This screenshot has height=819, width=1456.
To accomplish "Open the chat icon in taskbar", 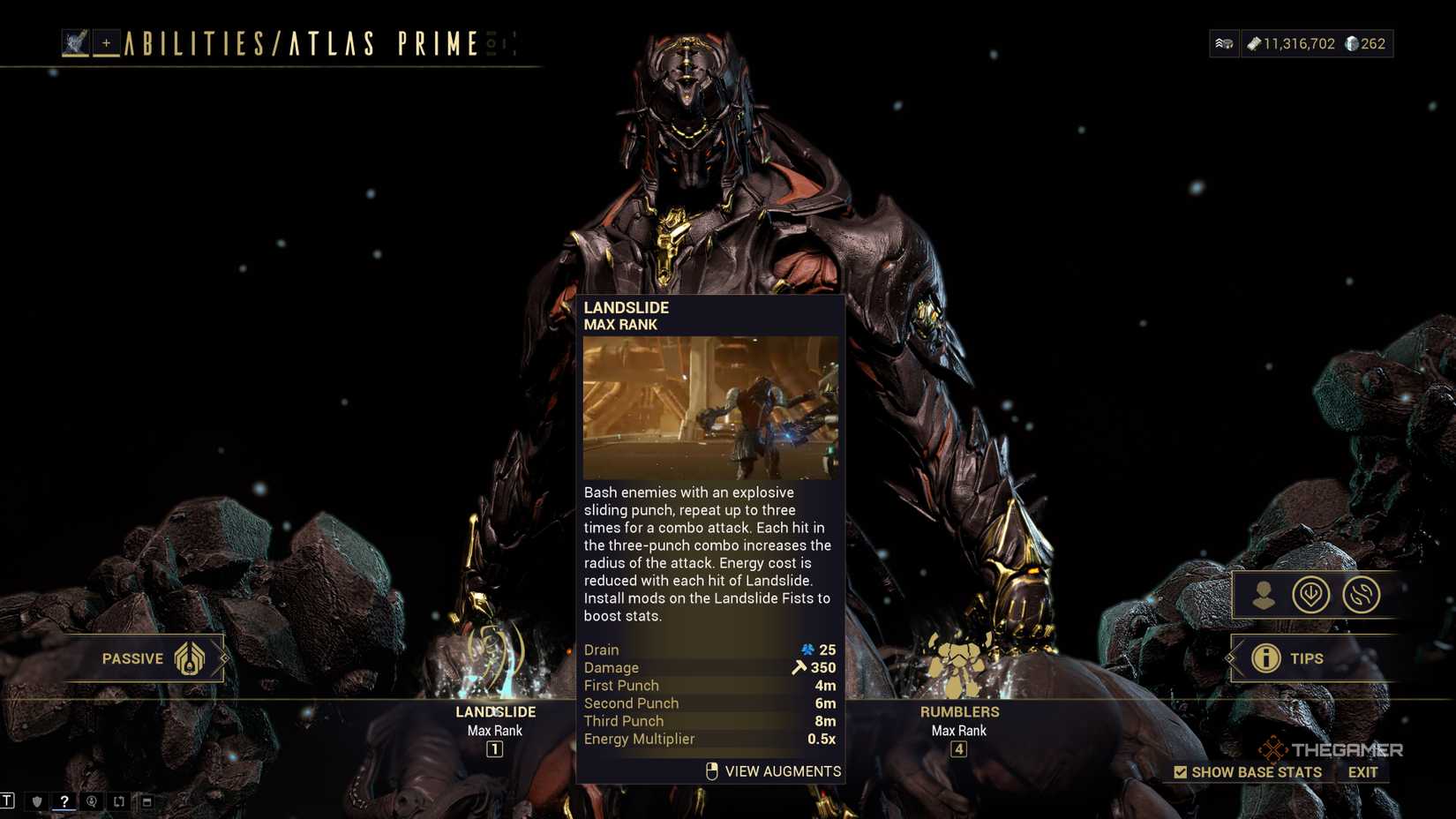I will [x=91, y=801].
